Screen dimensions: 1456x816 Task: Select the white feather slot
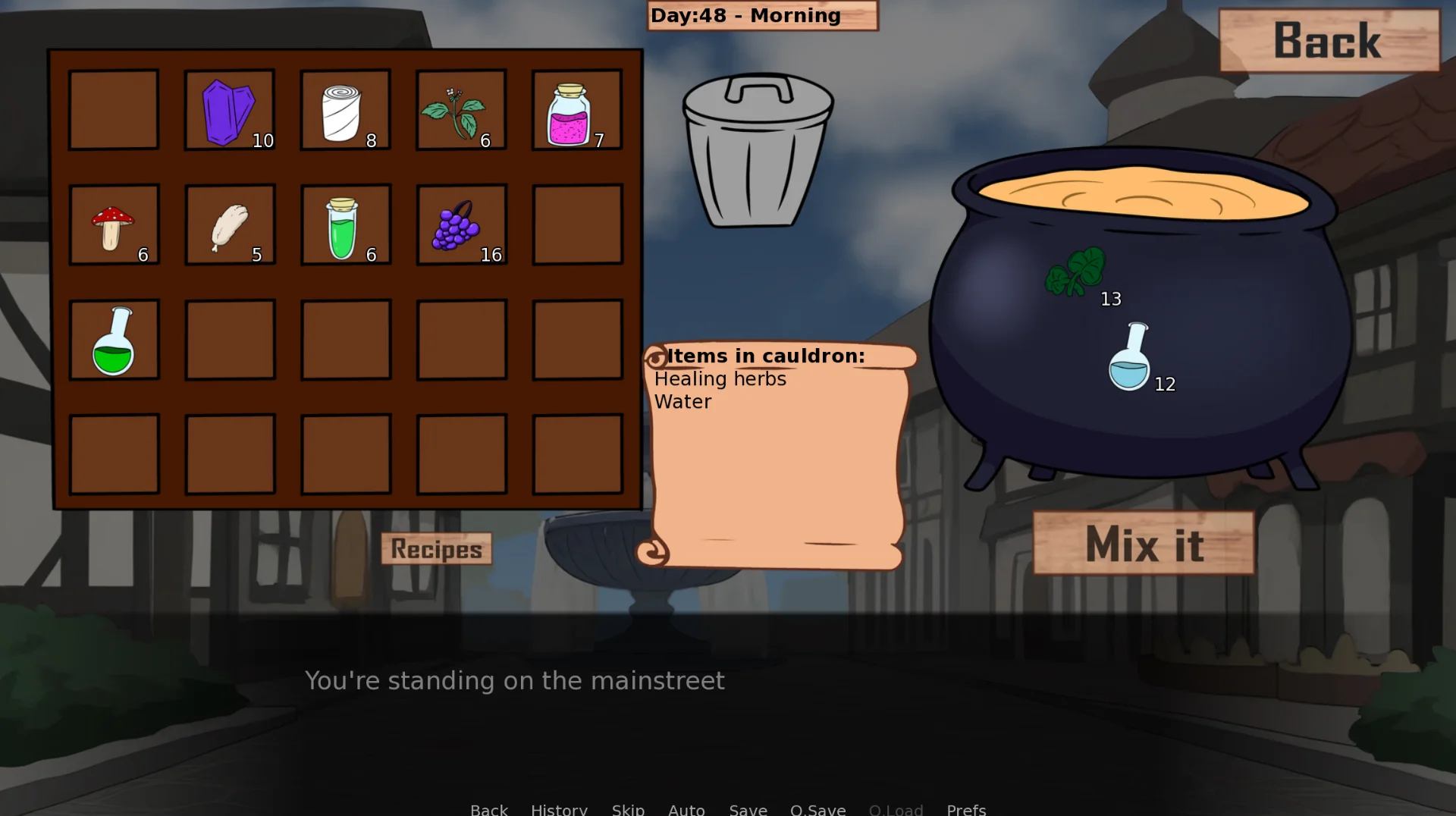pos(230,225)
